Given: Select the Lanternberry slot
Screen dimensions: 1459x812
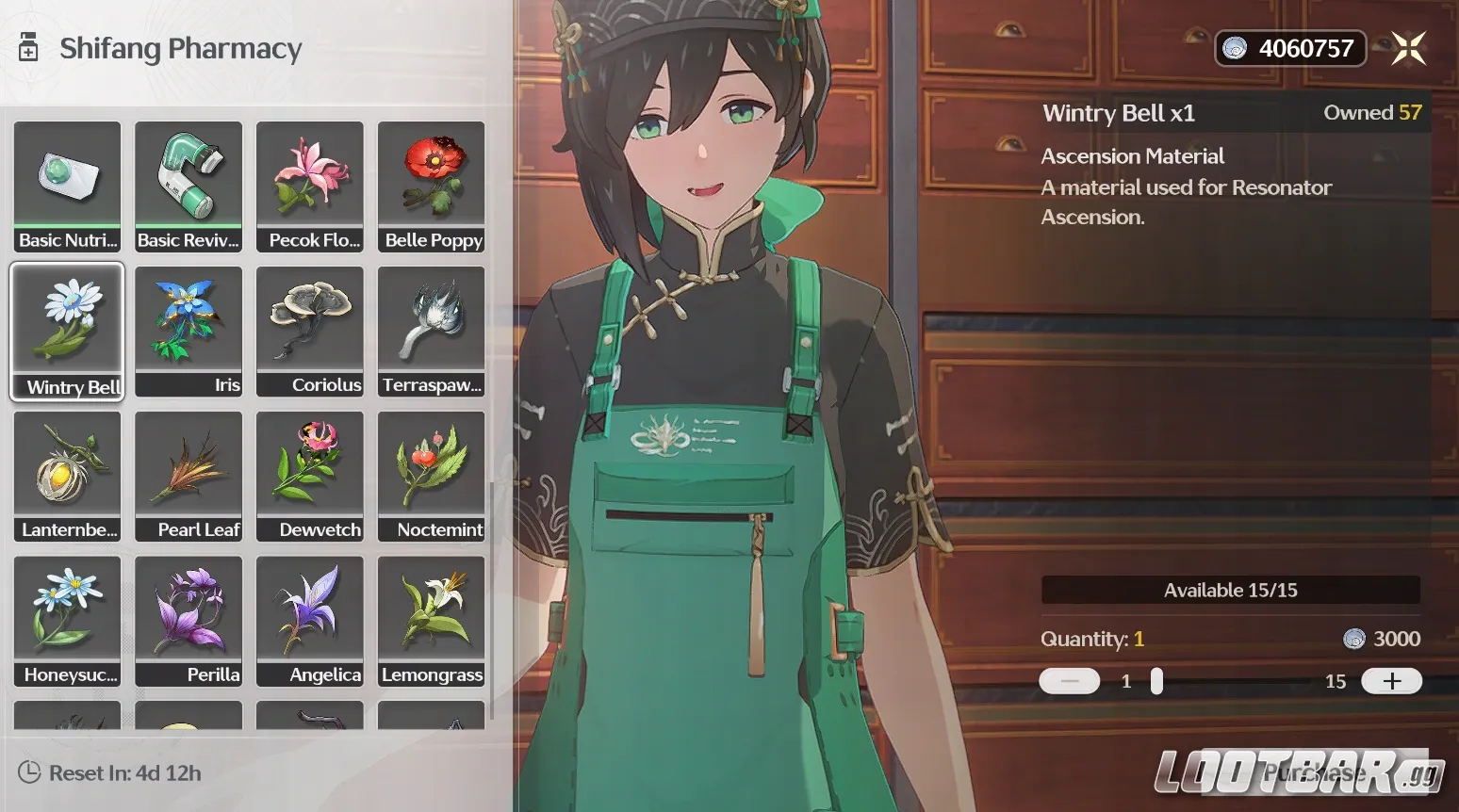Looking at the screenshot, I should 67,476.
